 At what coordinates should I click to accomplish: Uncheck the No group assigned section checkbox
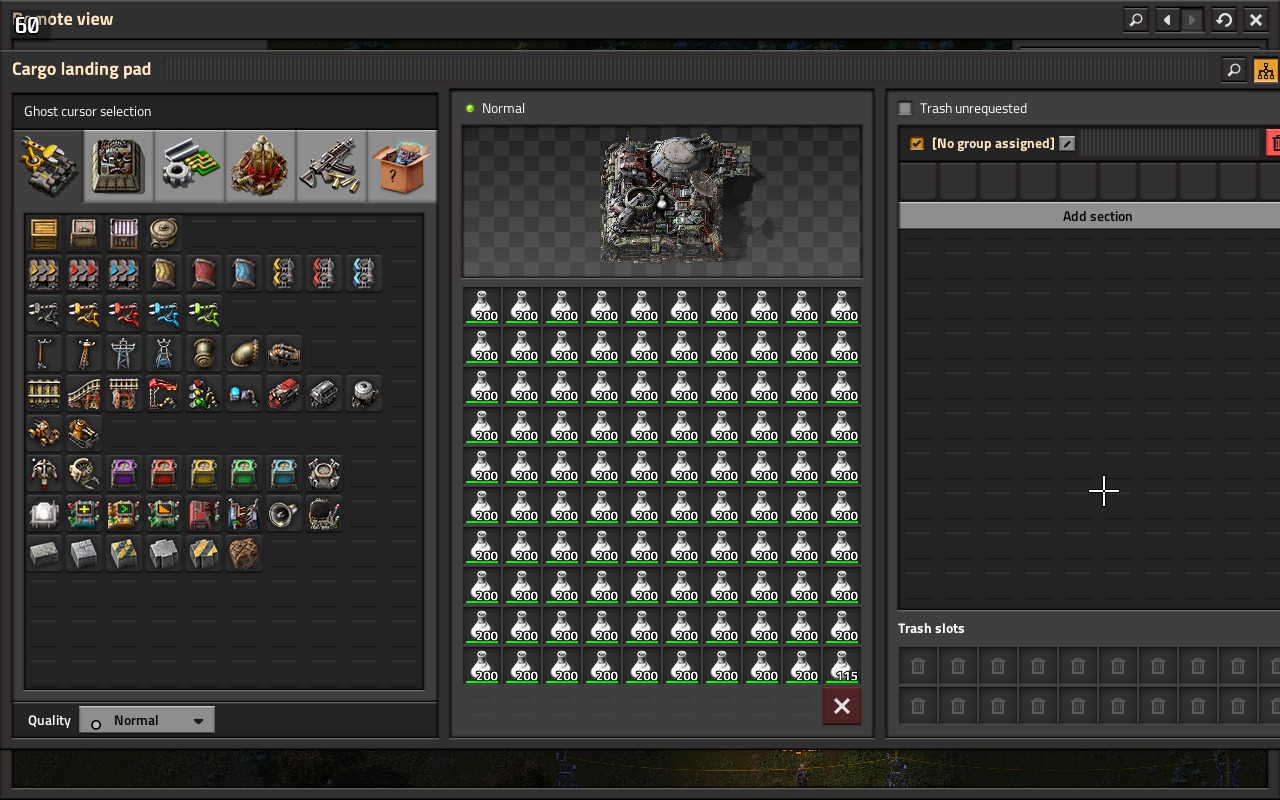(x=917, y=144)
